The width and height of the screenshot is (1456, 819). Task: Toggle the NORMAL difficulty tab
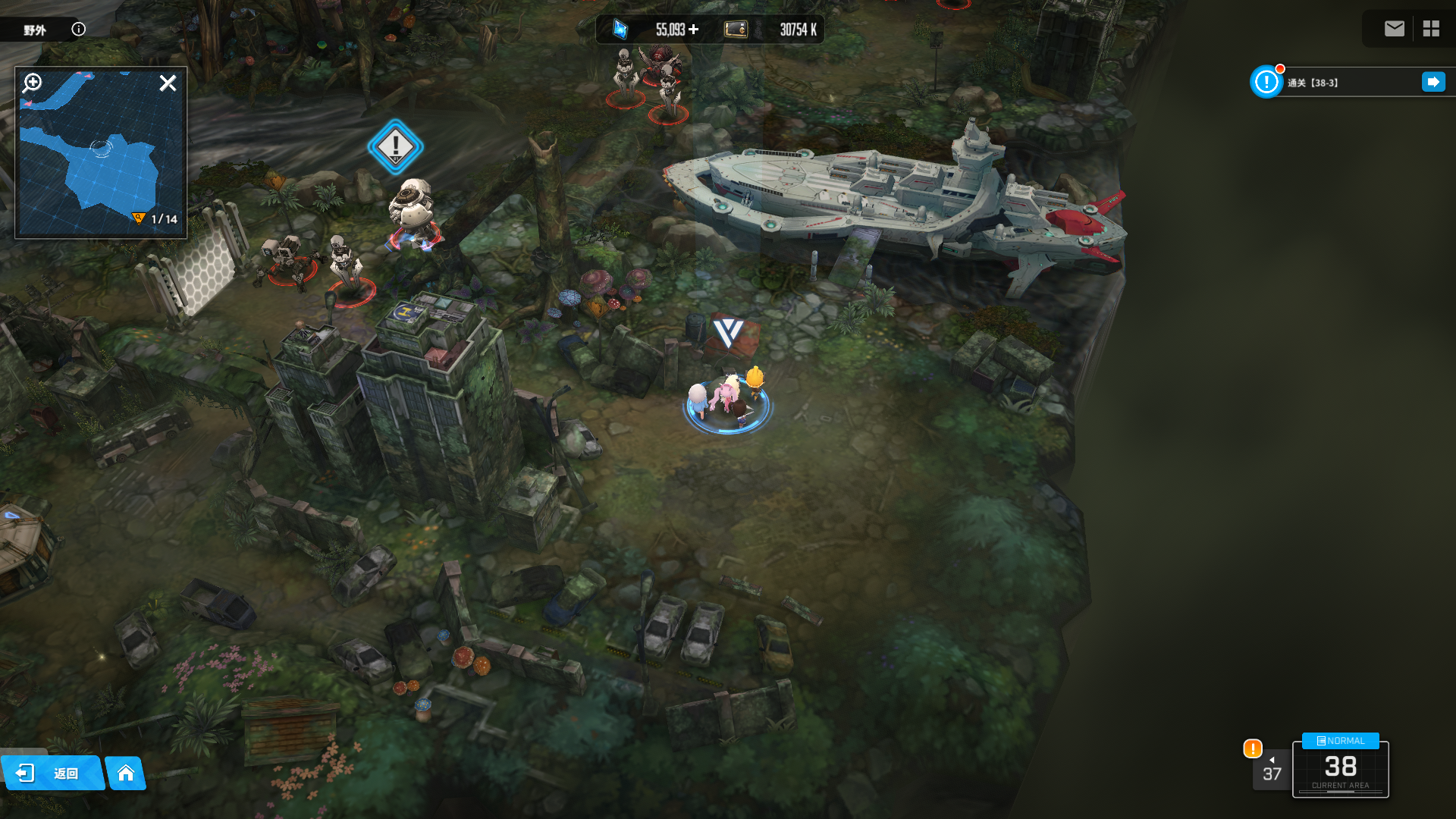(1340, 741)
